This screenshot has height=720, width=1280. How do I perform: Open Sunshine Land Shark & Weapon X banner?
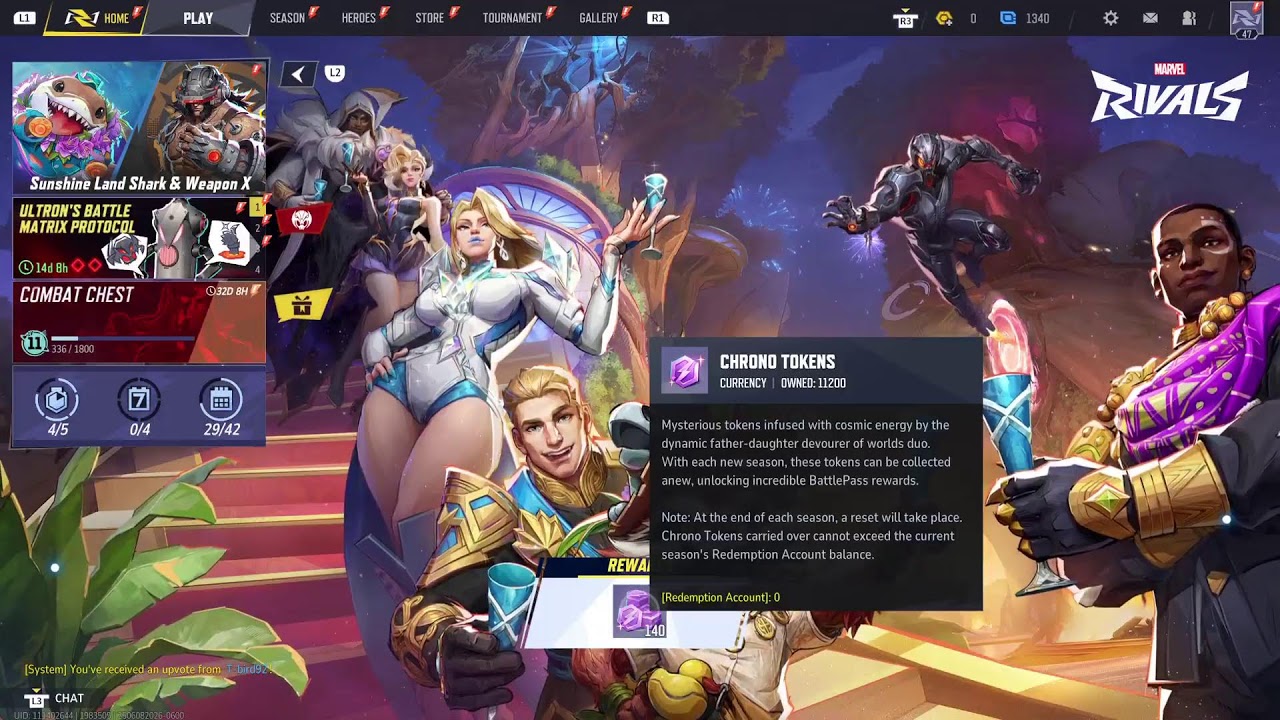tap(139, 127)
